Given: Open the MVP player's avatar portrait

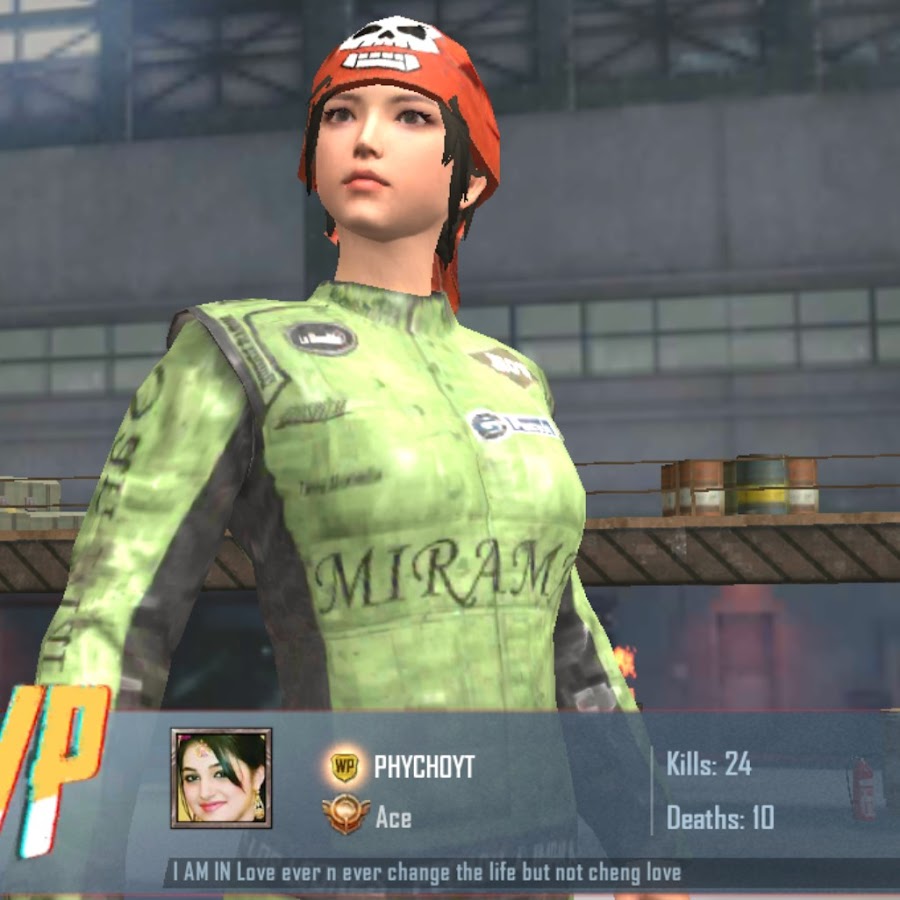Looking at the screenshot, I should [x=221, y=778].
